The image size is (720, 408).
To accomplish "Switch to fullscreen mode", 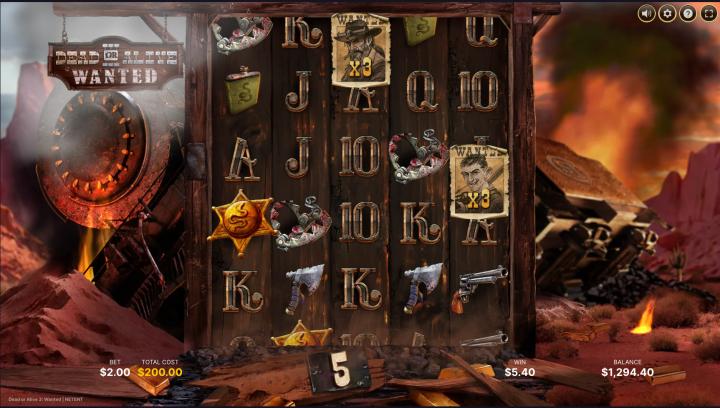I will click(x=708, y=13).
